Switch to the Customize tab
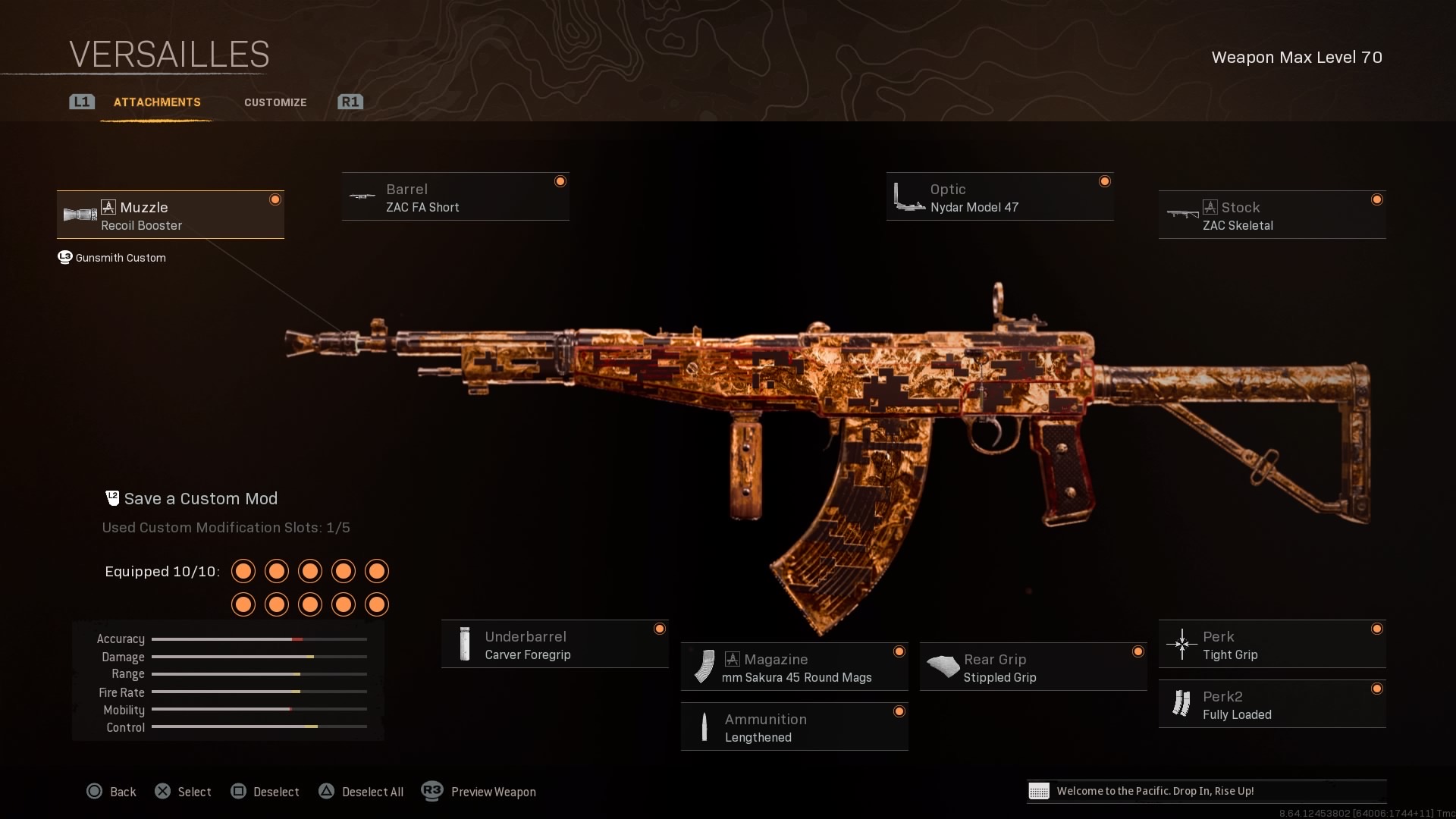 (x=275, y=102)
